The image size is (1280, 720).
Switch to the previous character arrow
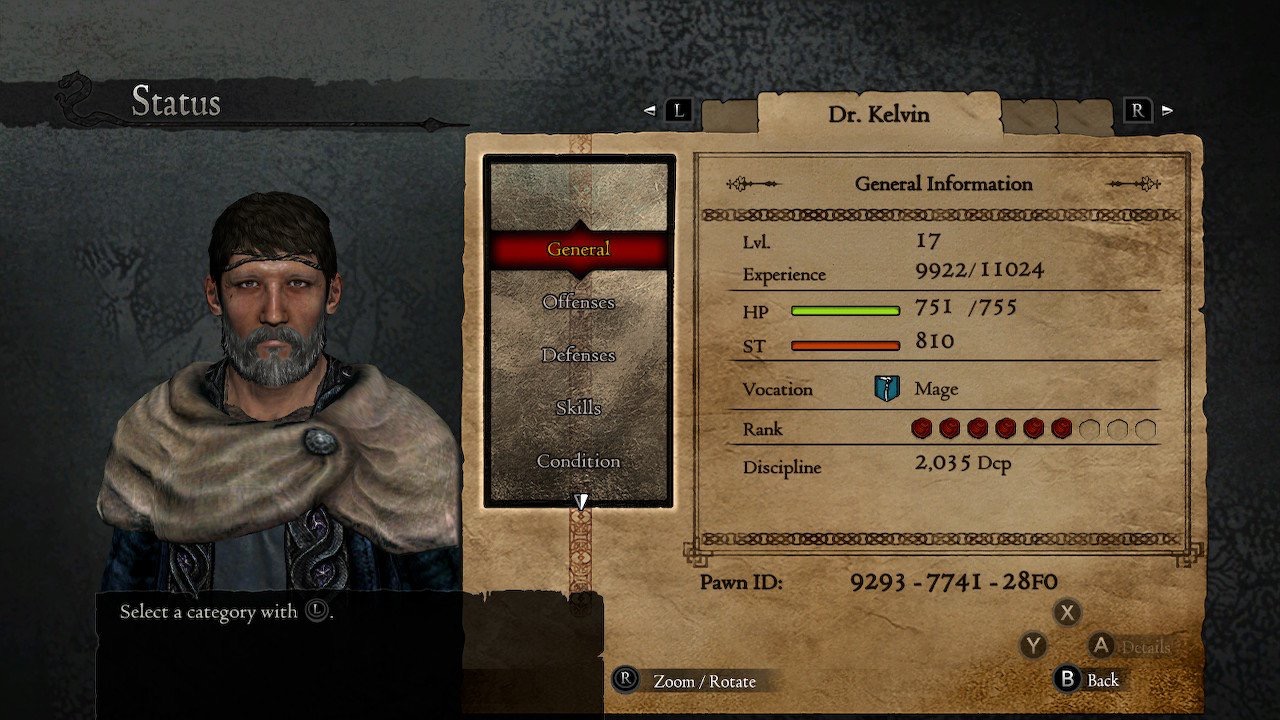[651, 110]
